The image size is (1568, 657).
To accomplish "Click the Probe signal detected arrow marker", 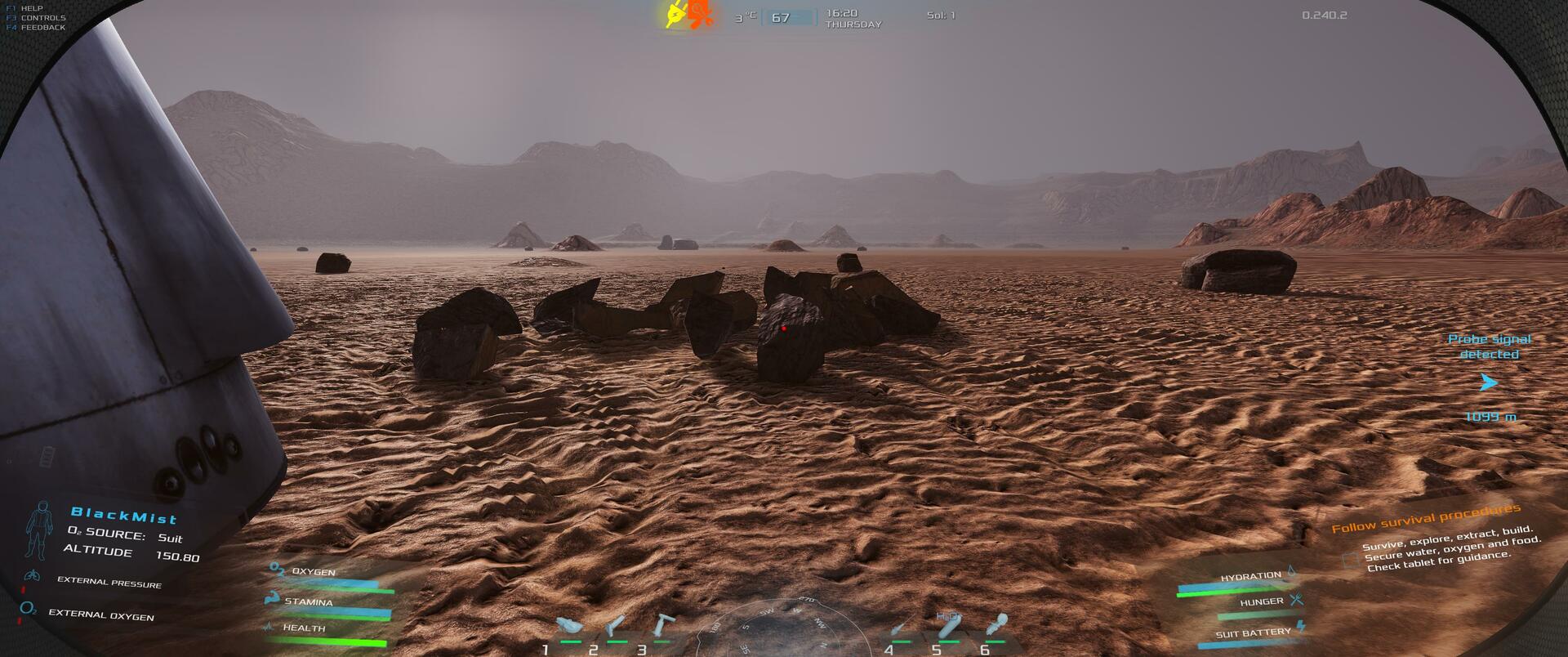I will pyautogui.click(x=1490, y=382).
